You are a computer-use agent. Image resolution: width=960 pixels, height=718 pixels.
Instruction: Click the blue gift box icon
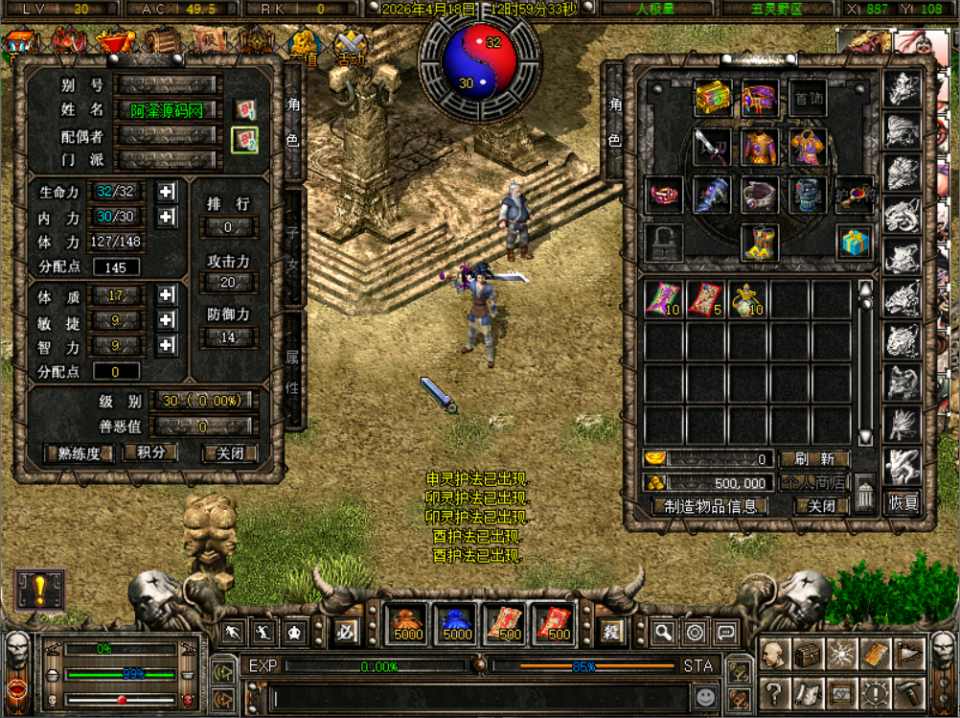(855, 242)
